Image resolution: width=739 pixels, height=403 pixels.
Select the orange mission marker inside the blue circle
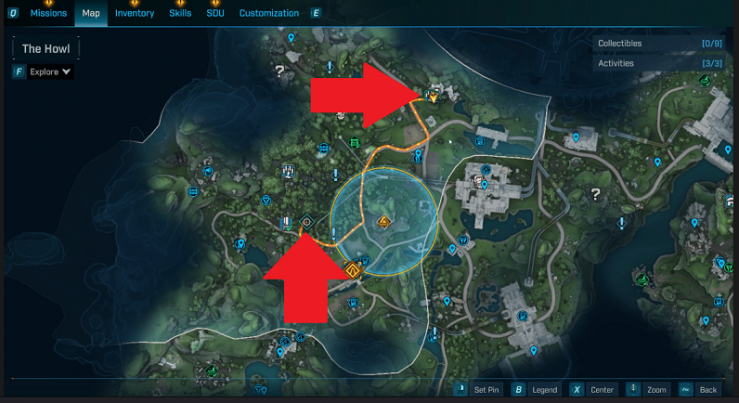[x=384, y=221]
